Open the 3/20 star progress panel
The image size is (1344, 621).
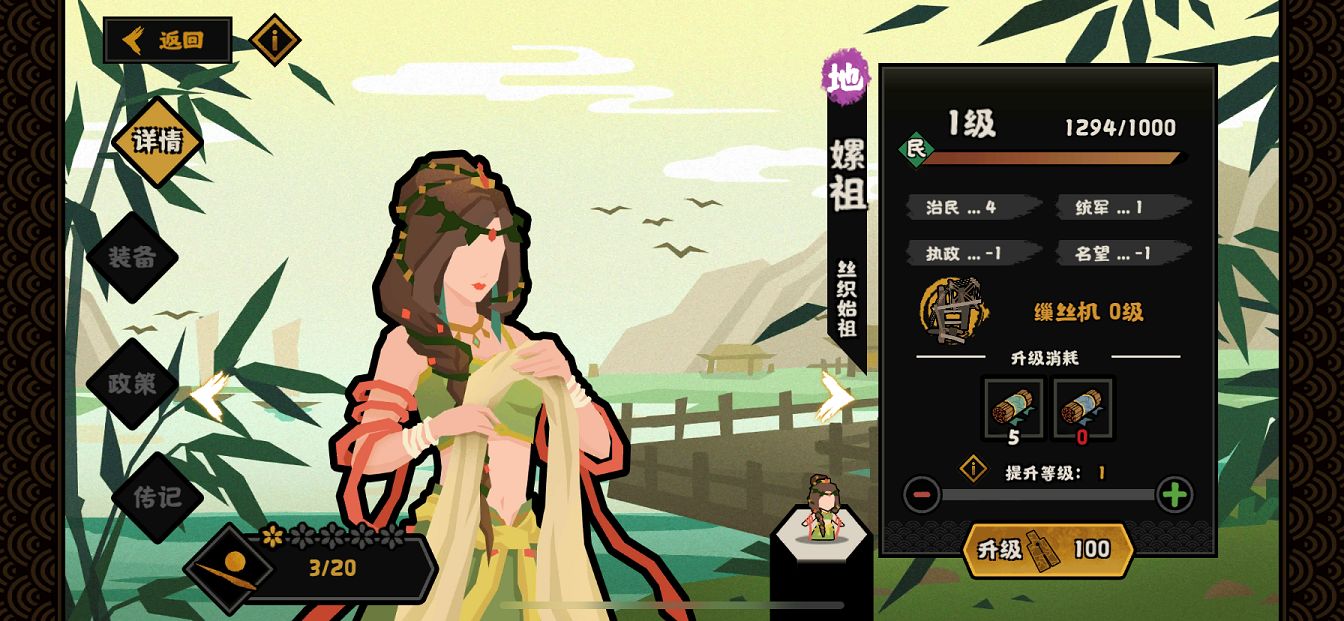[330, 567]
